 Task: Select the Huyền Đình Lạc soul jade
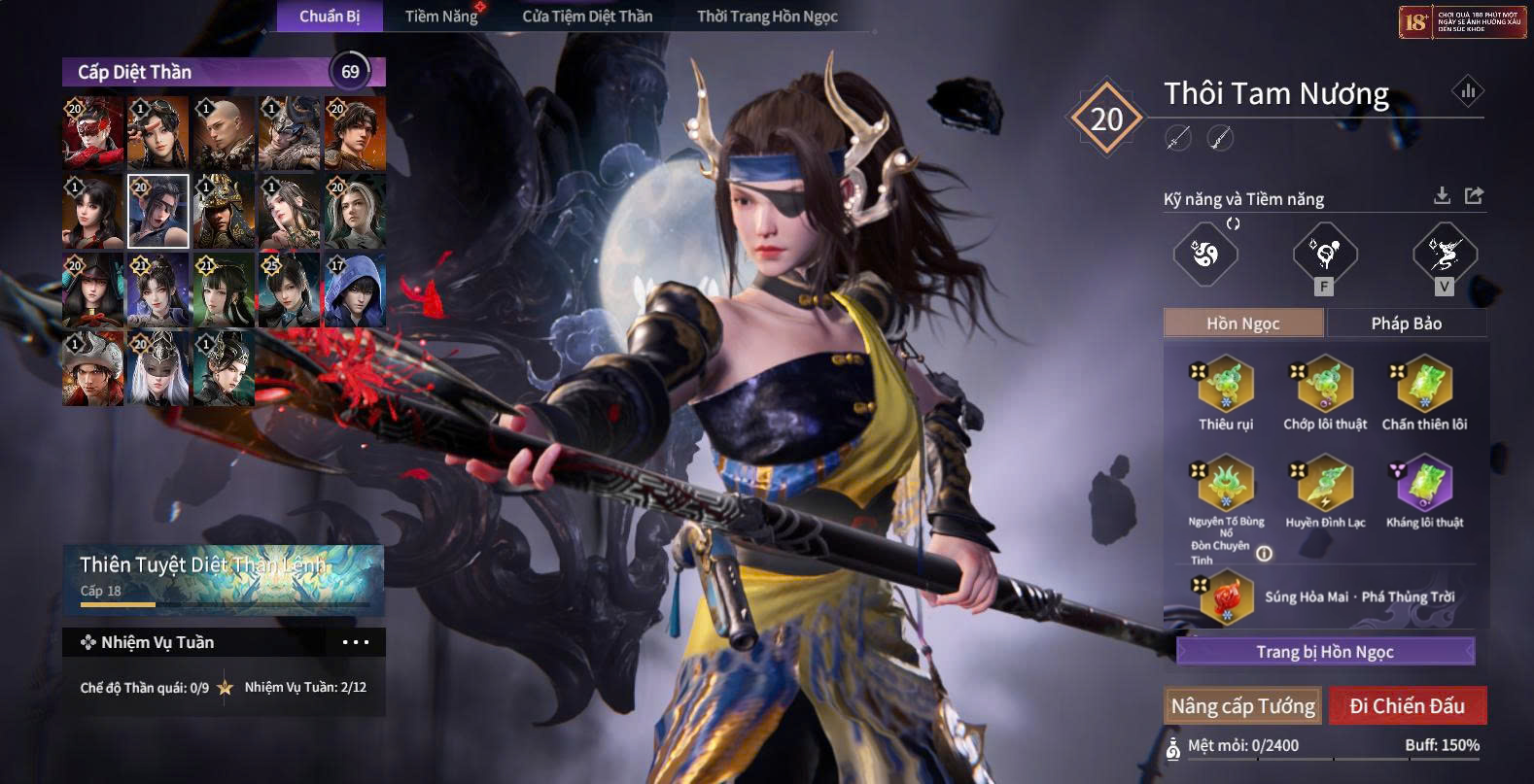pyautogui.click(x=1324, y=484)
